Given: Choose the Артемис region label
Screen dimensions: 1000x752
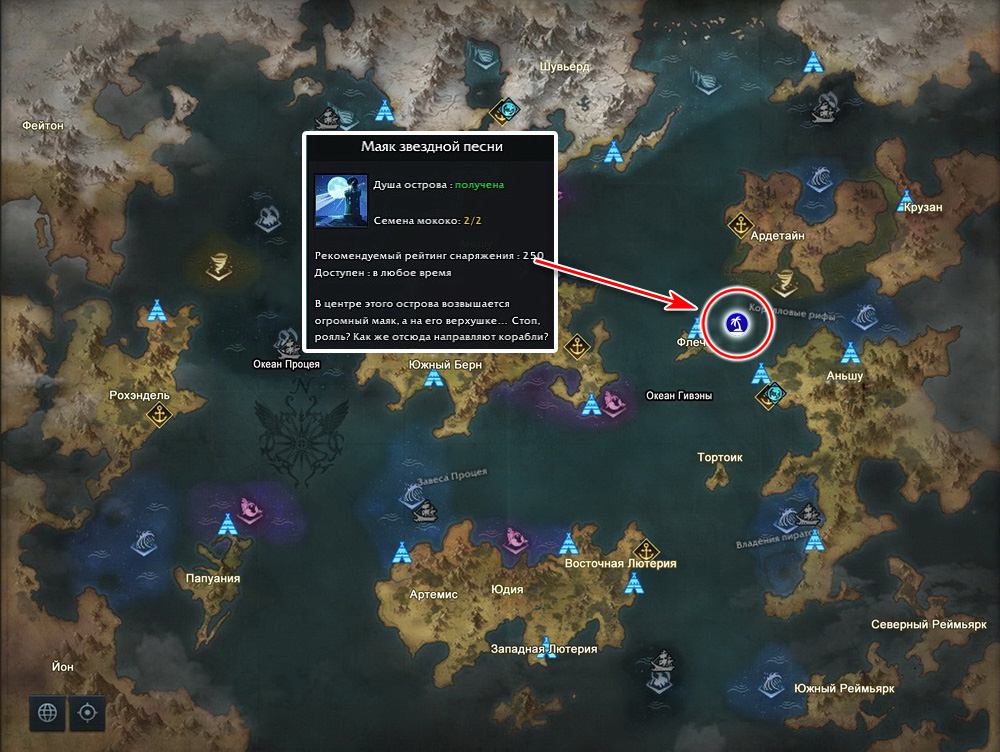Looking at the screenshot, I should click(x=434, y=594).
